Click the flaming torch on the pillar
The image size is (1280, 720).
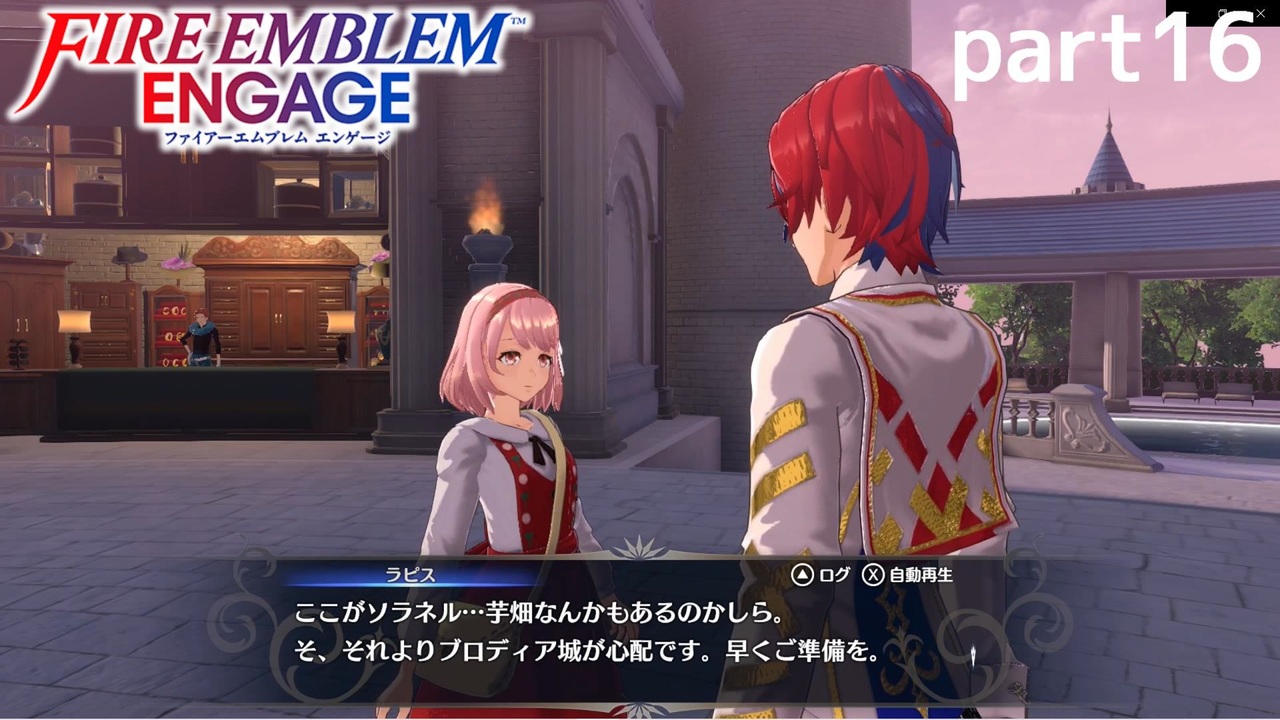coord(487,225)
